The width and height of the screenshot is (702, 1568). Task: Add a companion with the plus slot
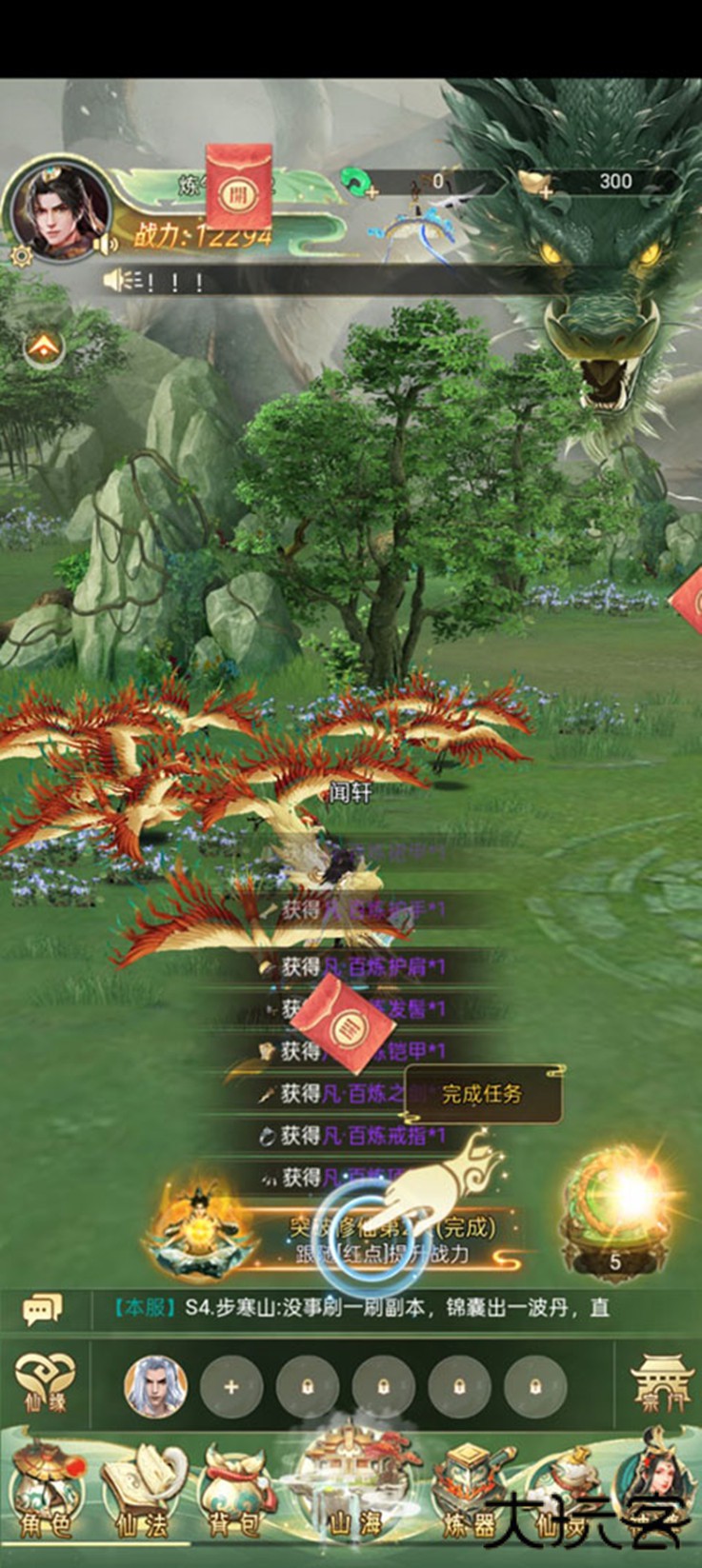click(x=231, y=1387)
